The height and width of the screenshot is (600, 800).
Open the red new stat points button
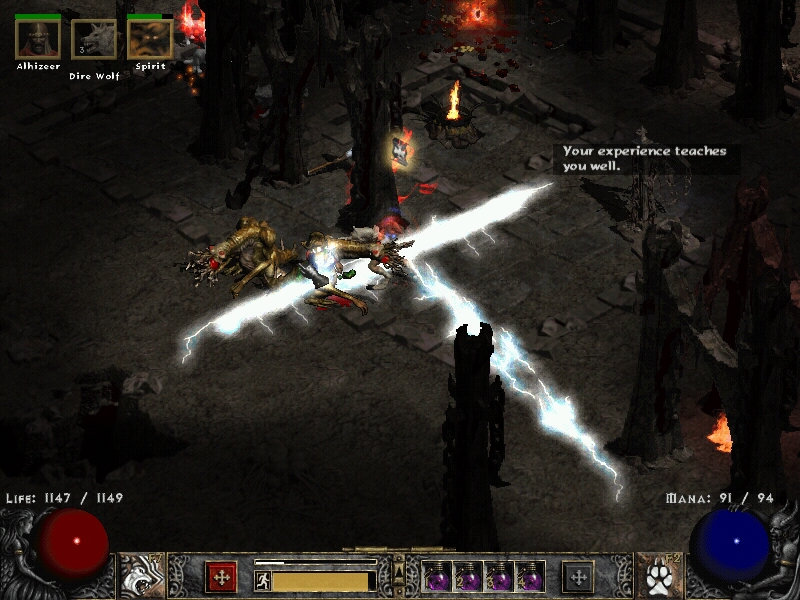point(221,577)
